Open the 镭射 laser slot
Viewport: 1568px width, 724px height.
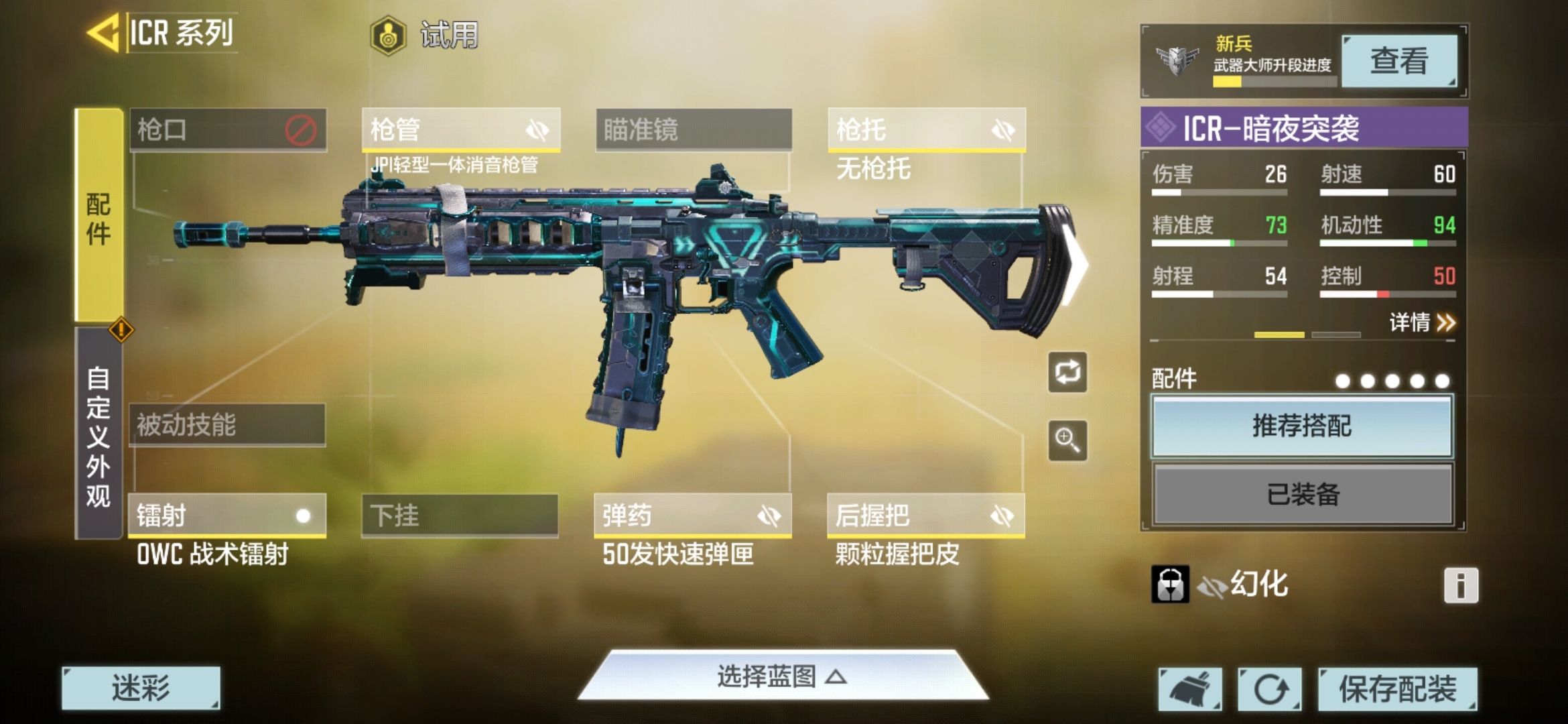[226, 516]
